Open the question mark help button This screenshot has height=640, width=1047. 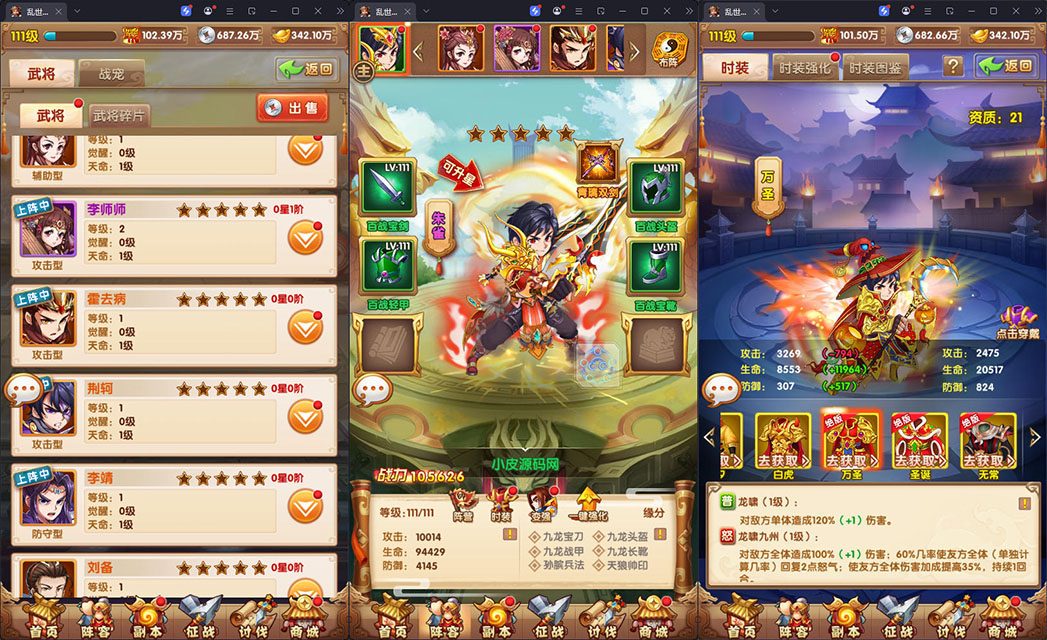click(954, 66)
